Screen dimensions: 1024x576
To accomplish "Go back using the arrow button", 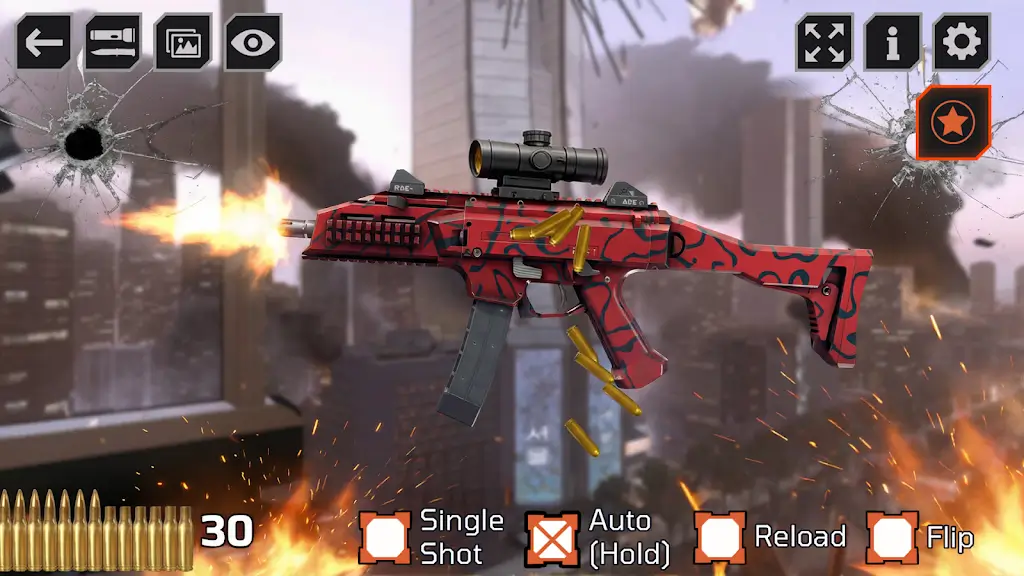I will (x=43, y=42).
